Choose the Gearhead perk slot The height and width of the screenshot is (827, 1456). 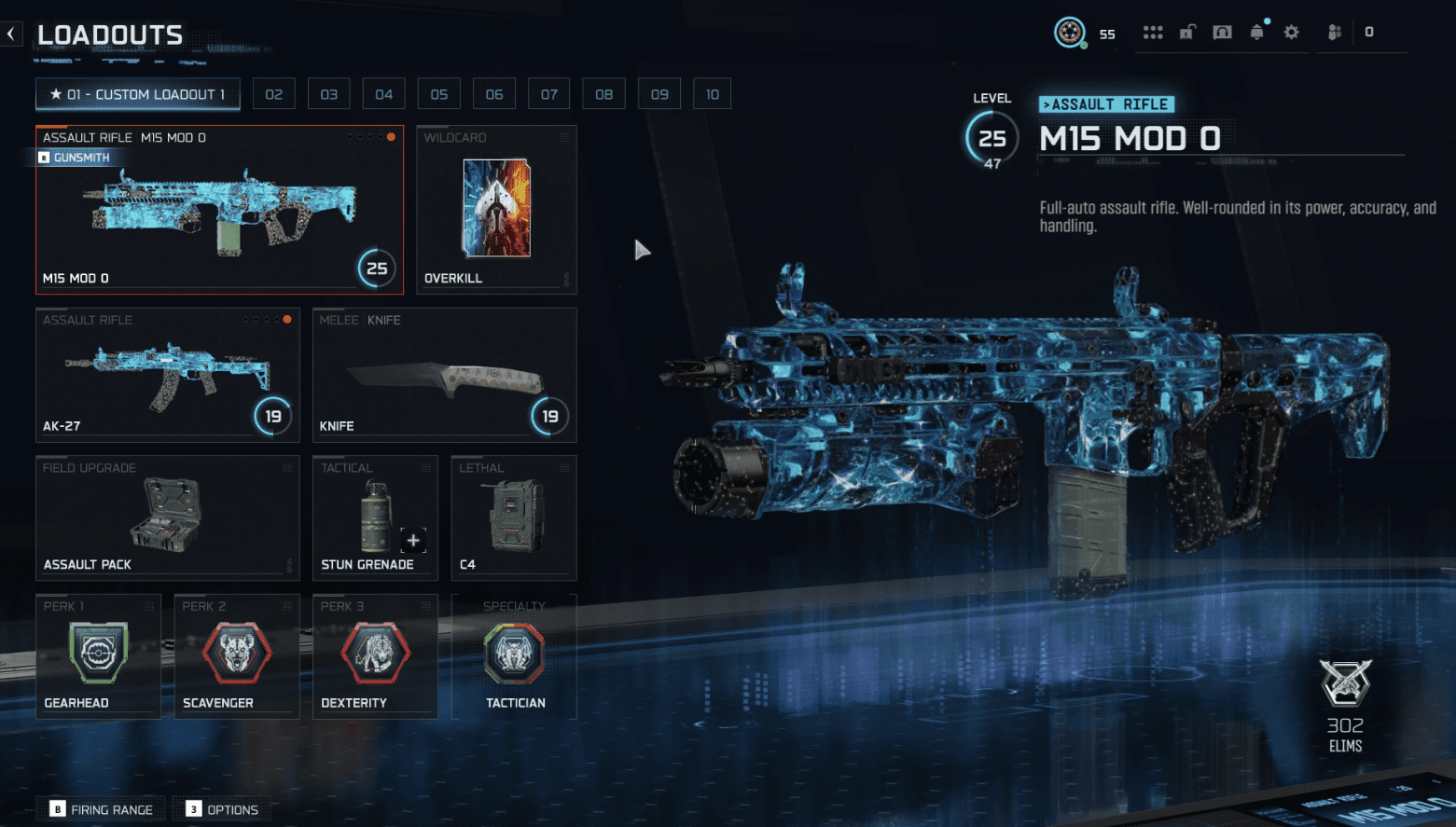pos(98,656)
